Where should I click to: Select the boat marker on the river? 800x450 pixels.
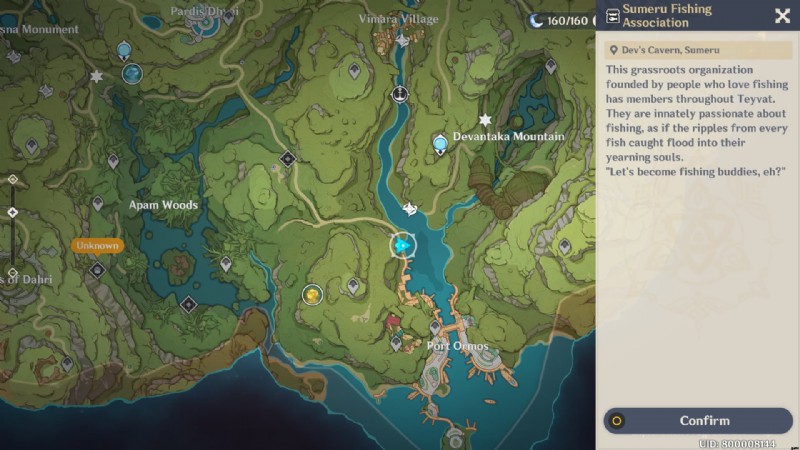click(410, 208)
